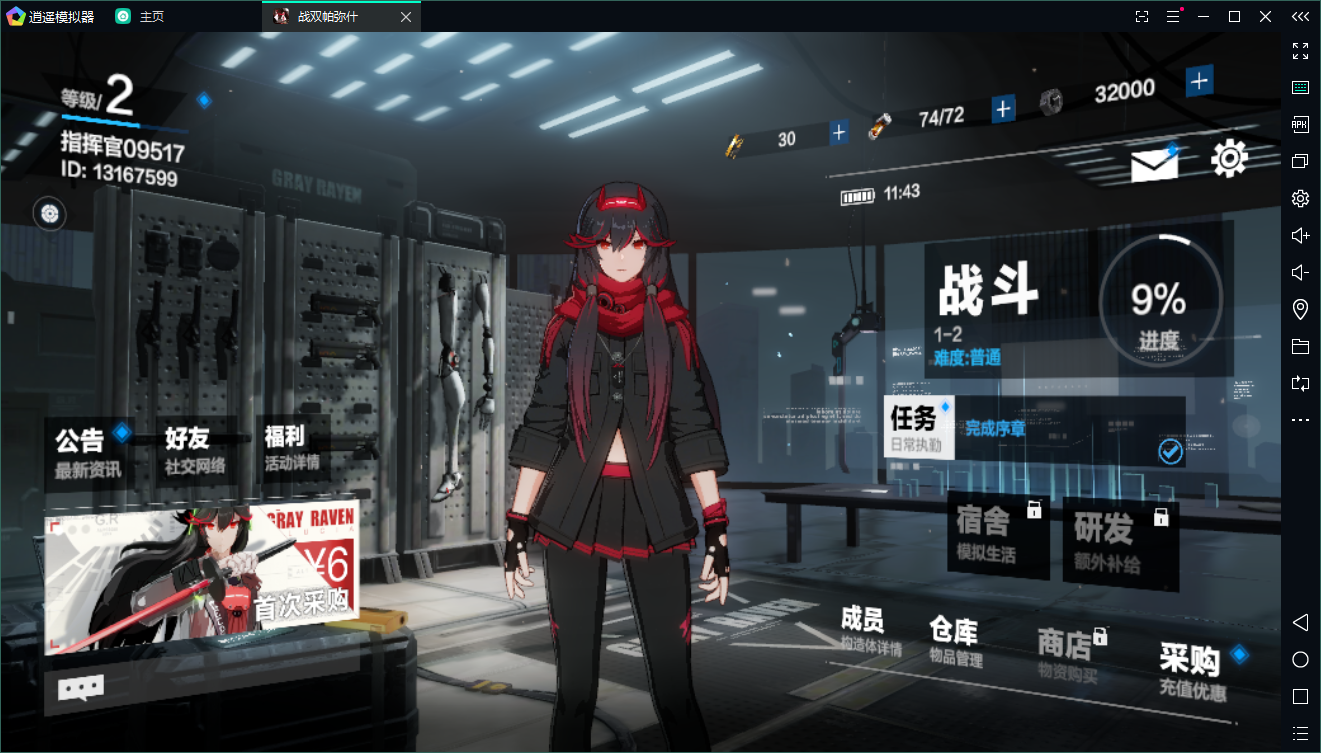Screen dimensions: 1321x753
Task: Add stamina beside the 74/72 counter
Action: 1003,108
